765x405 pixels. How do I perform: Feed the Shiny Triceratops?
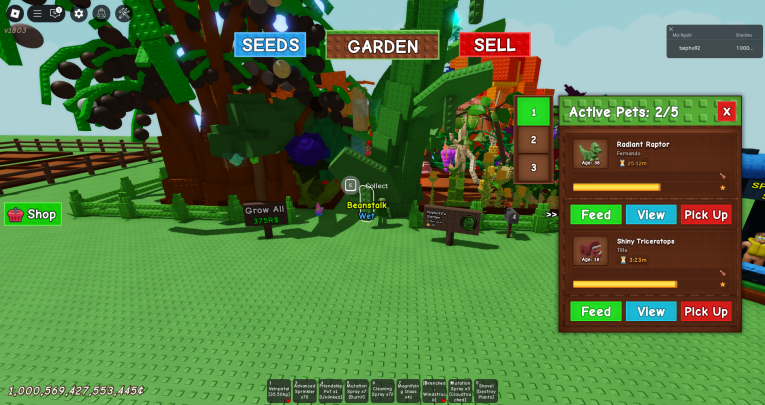(596, 312)
